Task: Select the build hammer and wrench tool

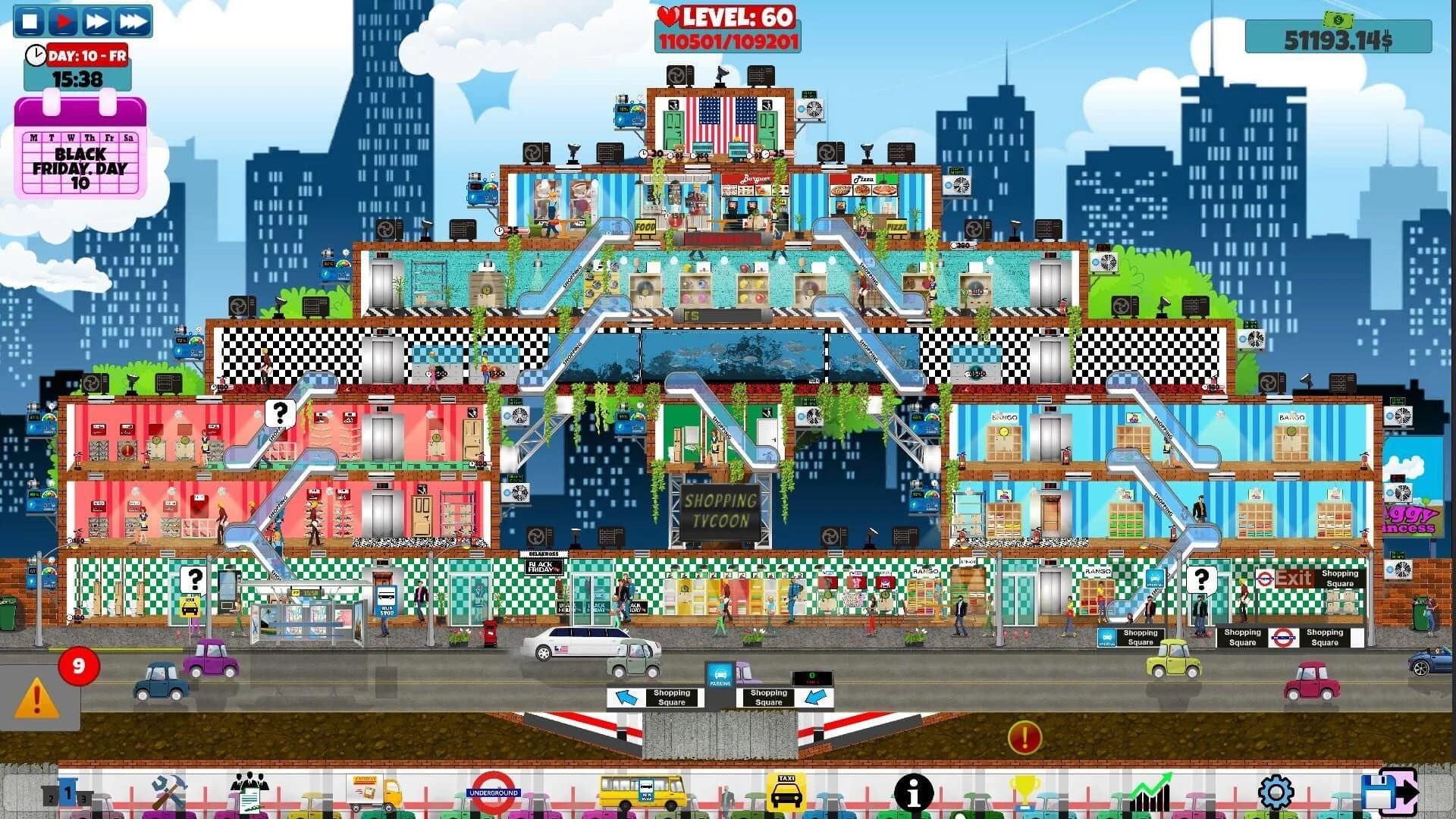Action: [168, 792]
